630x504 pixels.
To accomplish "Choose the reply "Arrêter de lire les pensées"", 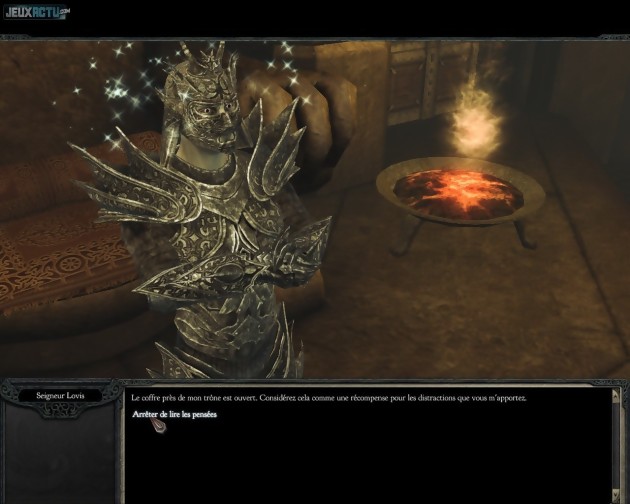I will [x=174, y=414].
